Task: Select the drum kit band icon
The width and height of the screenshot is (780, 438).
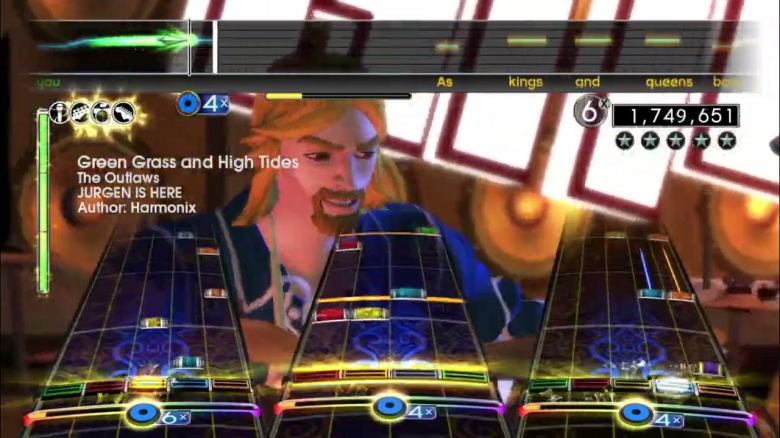Action: coord(102,112)
